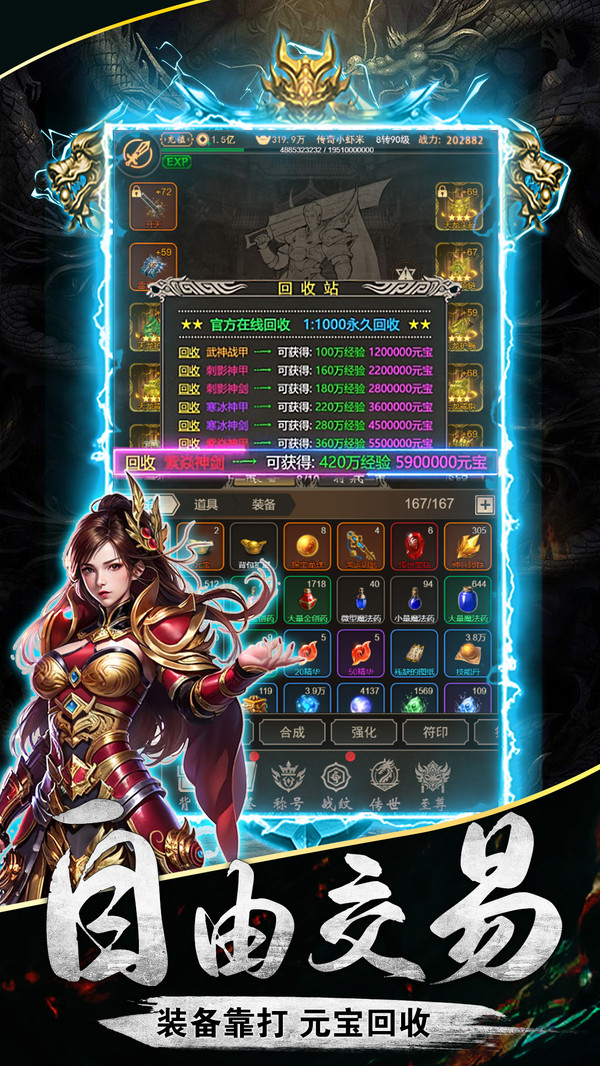Open the sword emblem avatar icon
The height and width of the screenshot is (1066, 600).
tap(136, 154)
